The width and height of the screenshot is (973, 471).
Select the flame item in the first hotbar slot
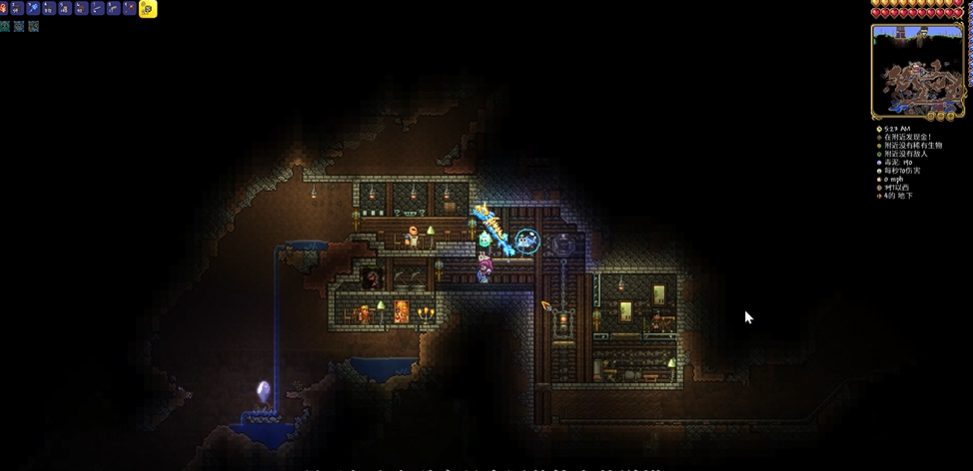tap(5, 9)
